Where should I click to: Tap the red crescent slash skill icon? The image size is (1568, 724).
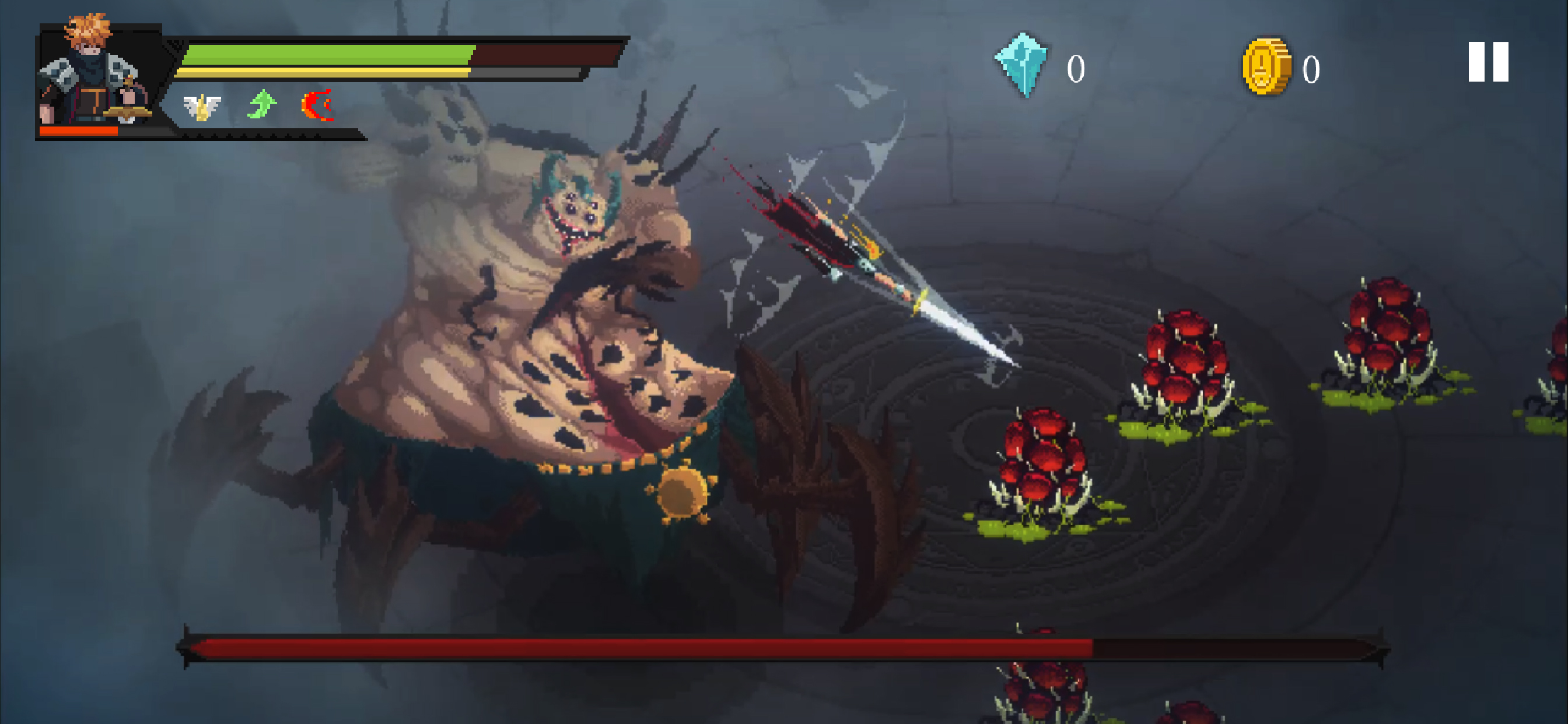318,106
